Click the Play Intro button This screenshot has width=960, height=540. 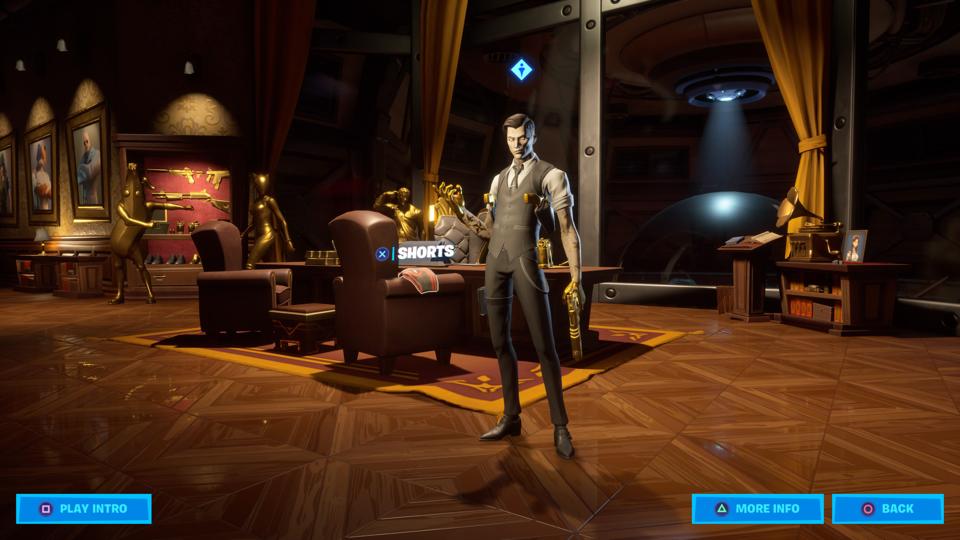[x=84, y=508]
